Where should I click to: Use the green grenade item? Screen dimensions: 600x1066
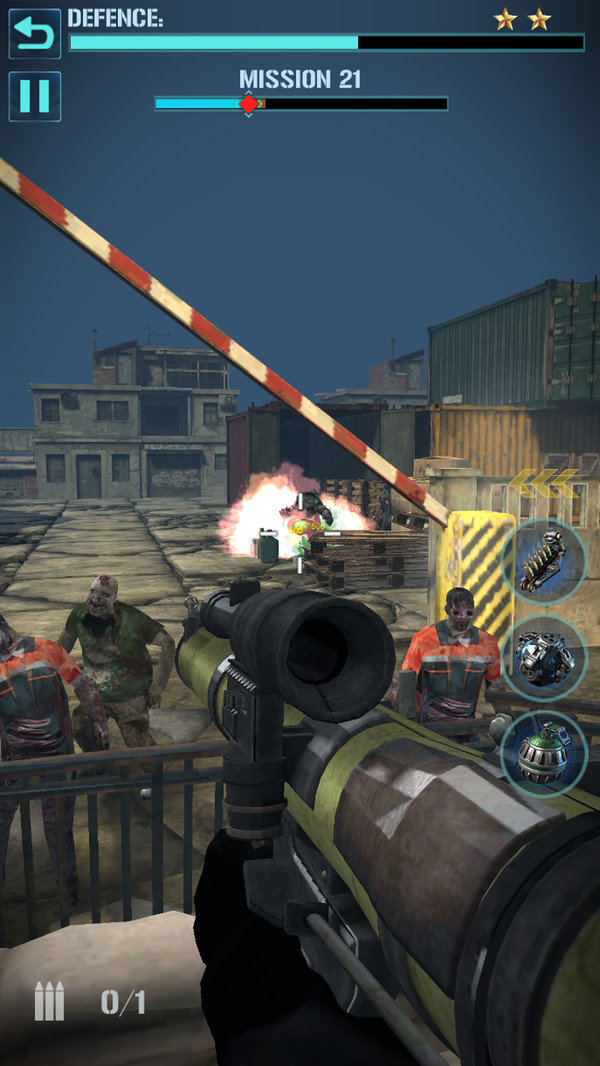tap(543, 753)
